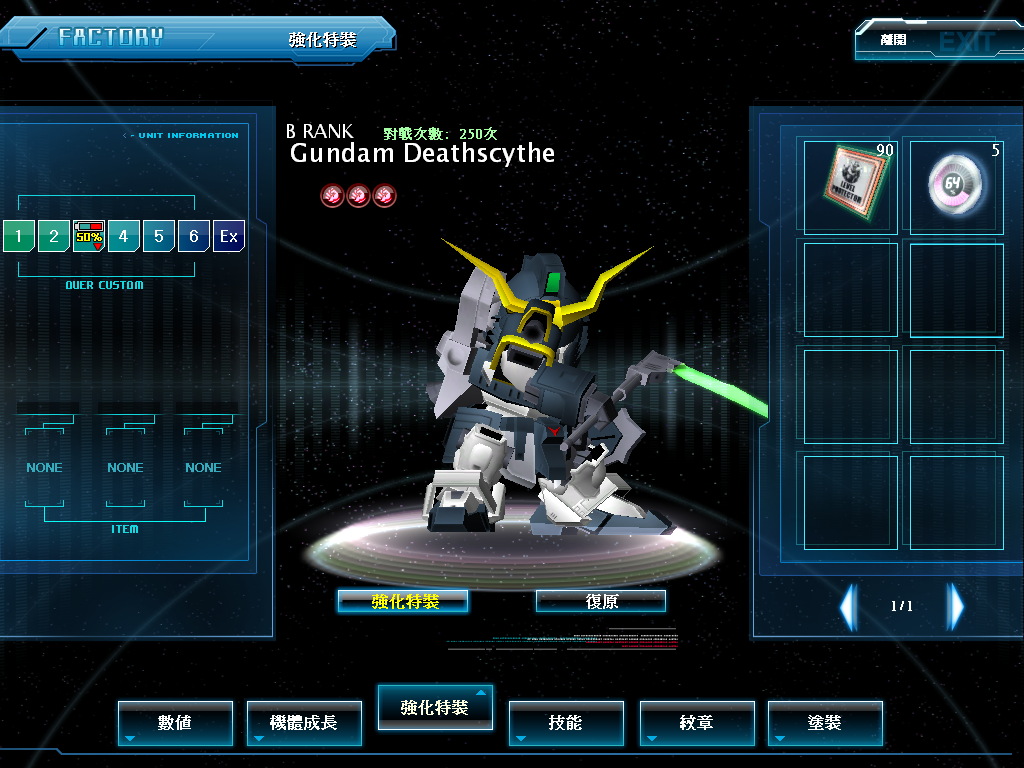Viewport: 1024px width, 768px height.
Task: Choose the 50% over custom slot
Action: click(x=89, y=236)
